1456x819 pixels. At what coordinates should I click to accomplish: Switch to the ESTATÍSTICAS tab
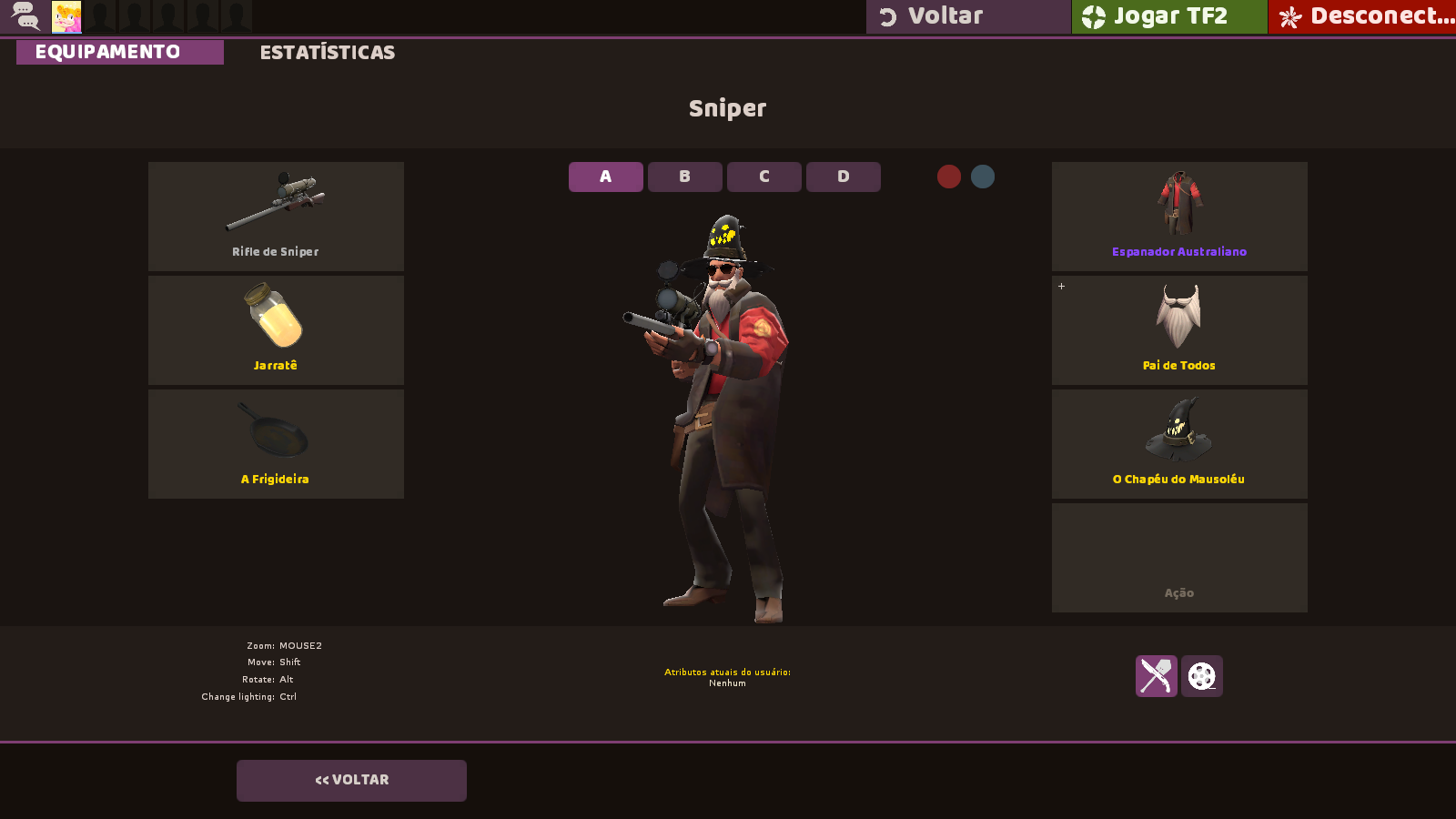click(x=328, y=52)
